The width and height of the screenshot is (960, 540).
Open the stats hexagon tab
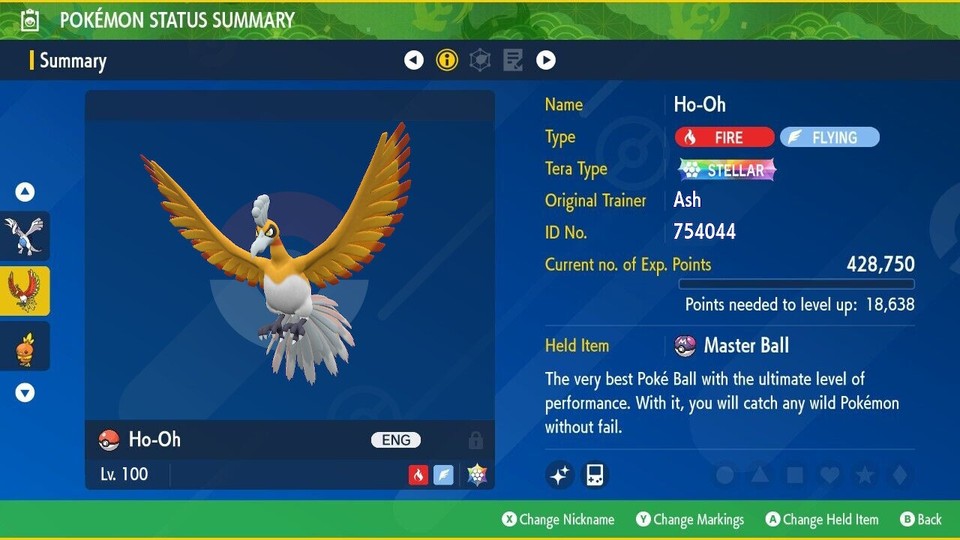click(480, 61)
